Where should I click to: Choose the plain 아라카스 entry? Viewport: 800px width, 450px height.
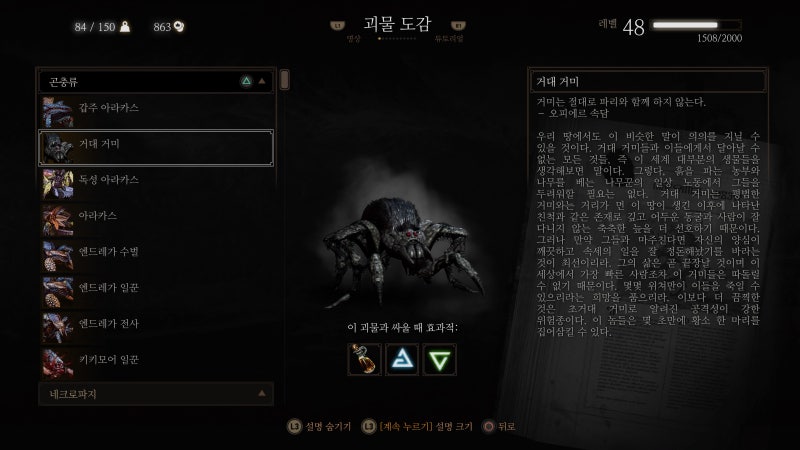click(155, 216)
